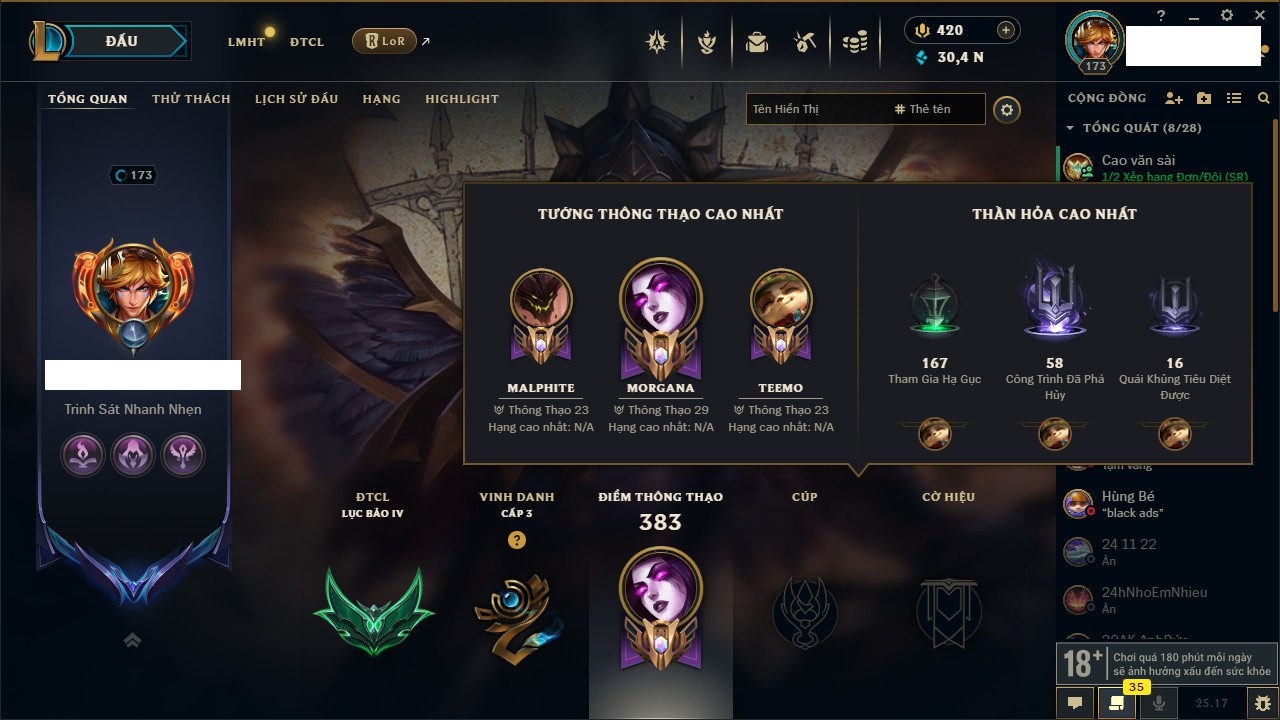The width and height of the screenshot is (1280, 720).
Task: Add a friend in CỘNG ĐỒNG panel
Action: tap(1173, 98)
